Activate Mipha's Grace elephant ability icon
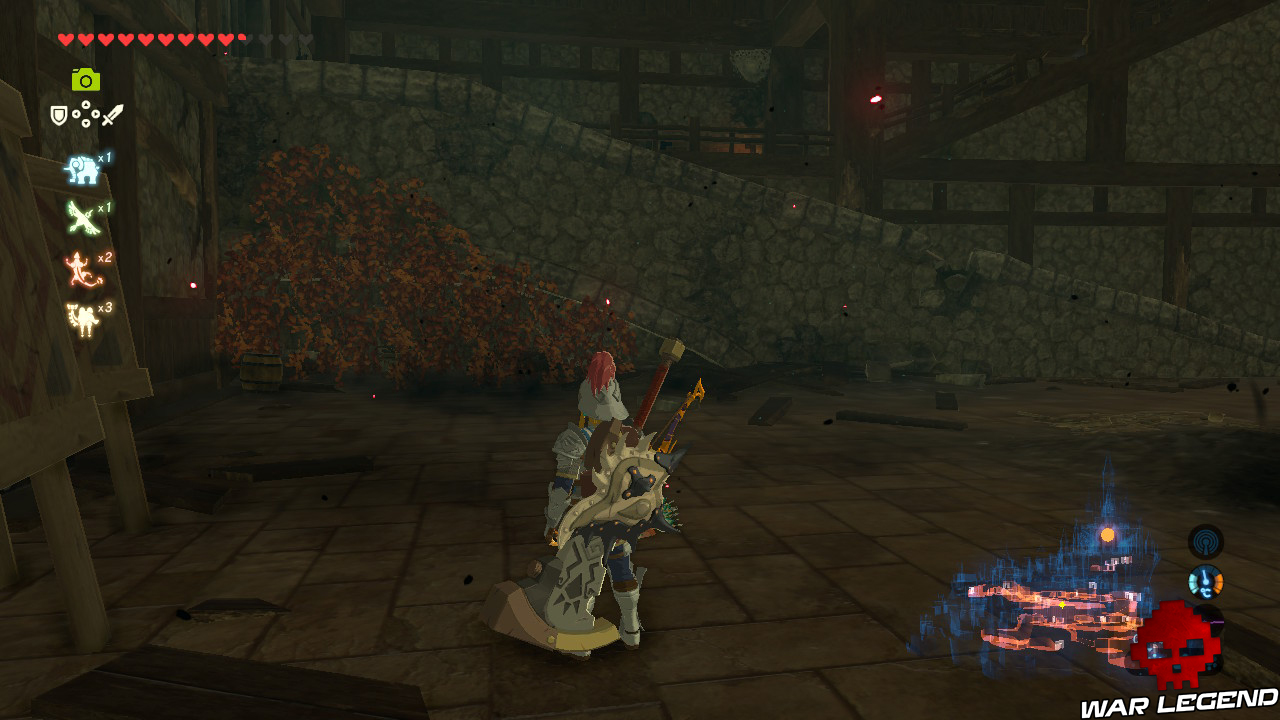The image size is (1280, 720). coord(81,168)
